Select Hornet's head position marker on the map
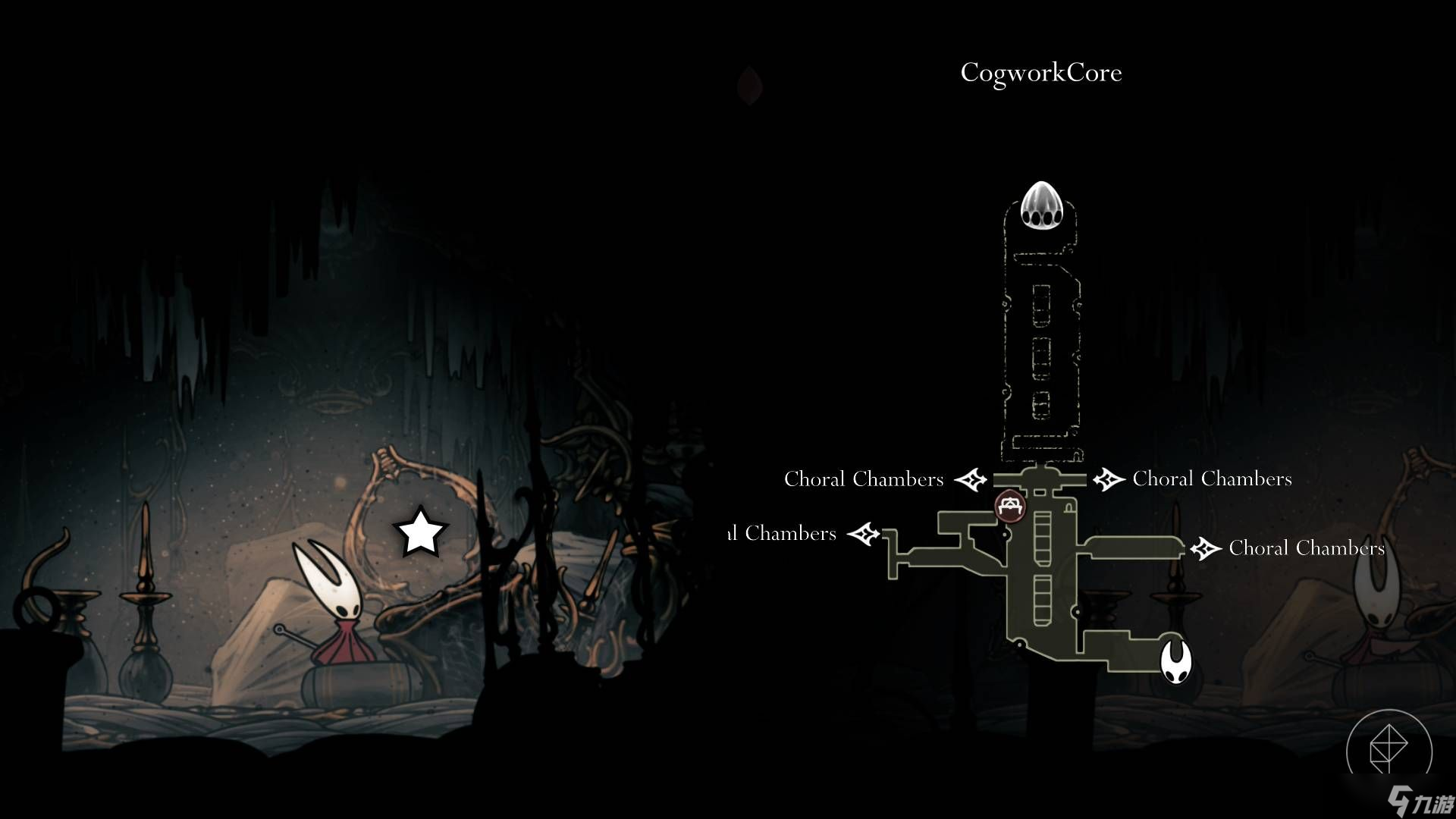The image size is (1456, 819). [x=1175, y=661]
